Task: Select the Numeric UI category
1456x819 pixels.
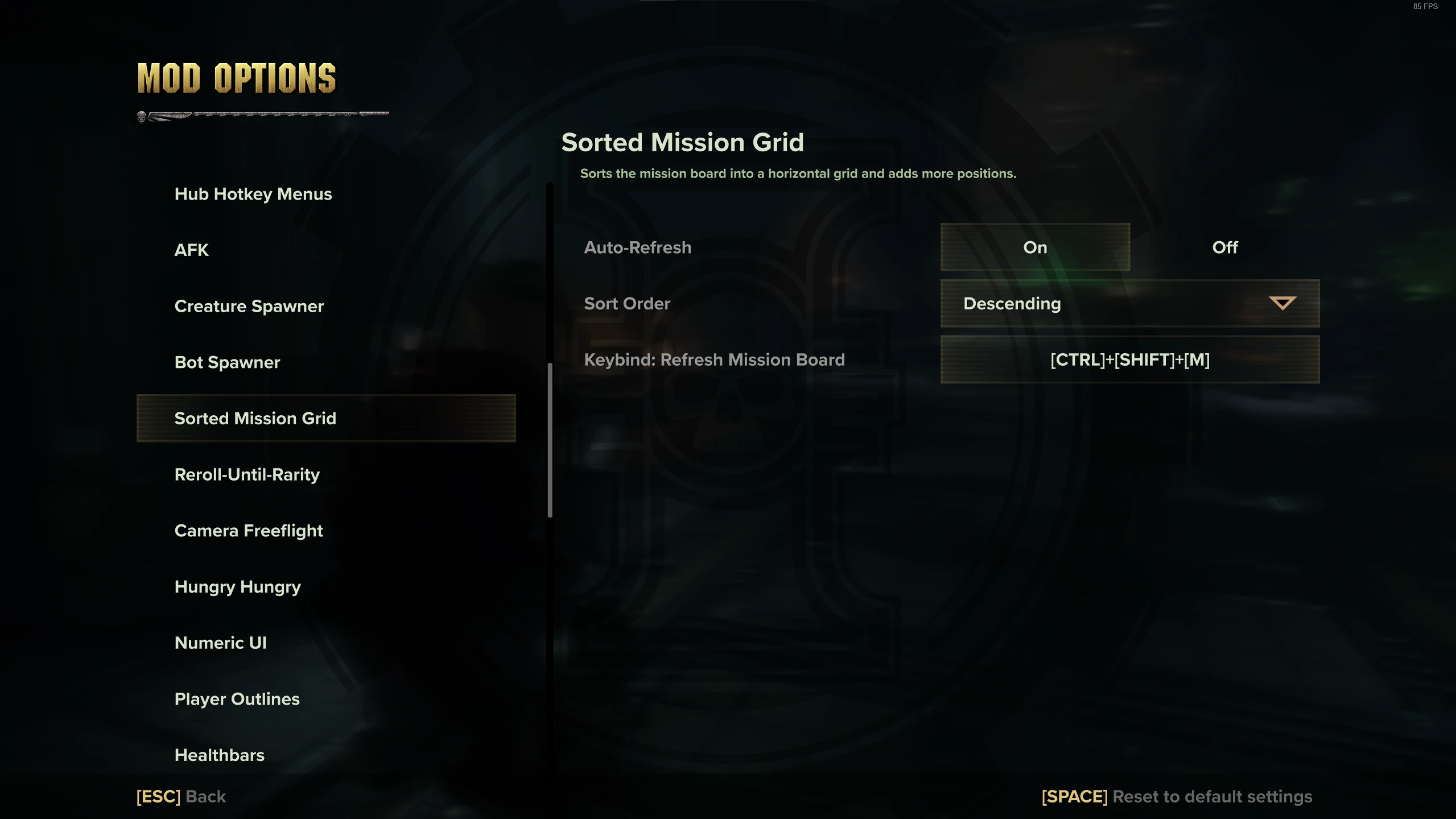Action: pos(220,643)
